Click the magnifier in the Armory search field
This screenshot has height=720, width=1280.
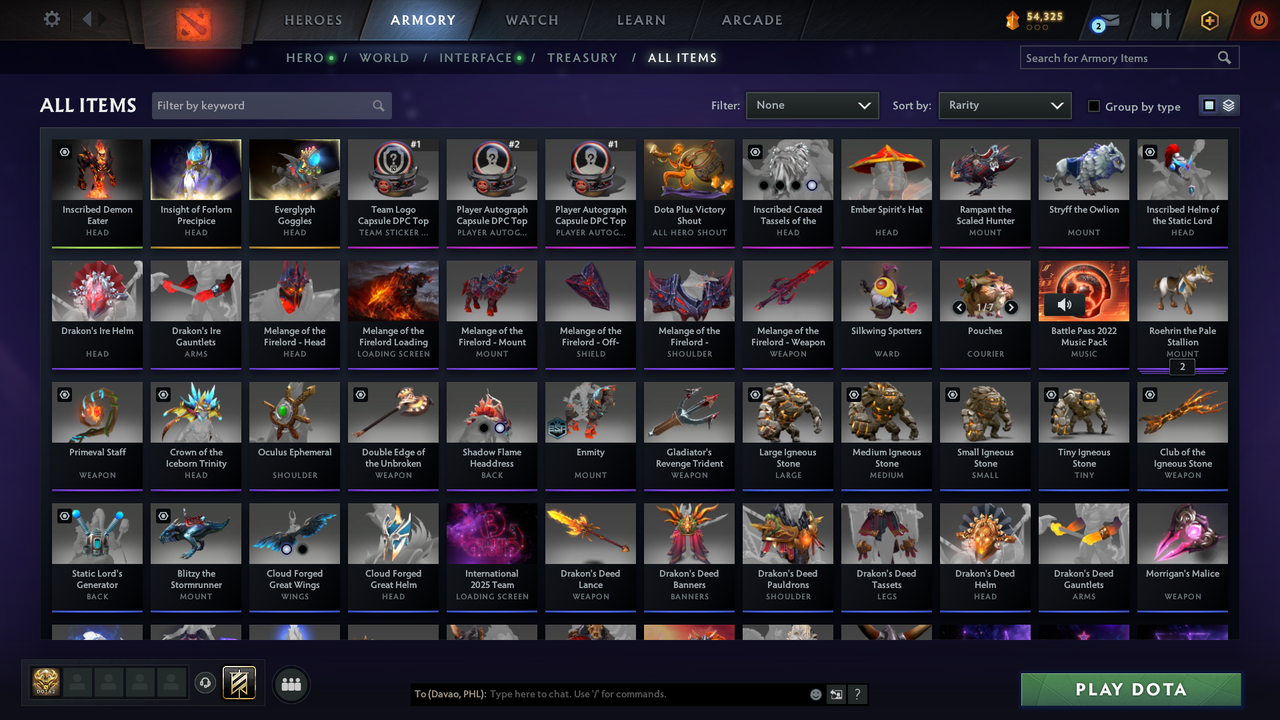pyautogui.click(x=1224, y=57)
